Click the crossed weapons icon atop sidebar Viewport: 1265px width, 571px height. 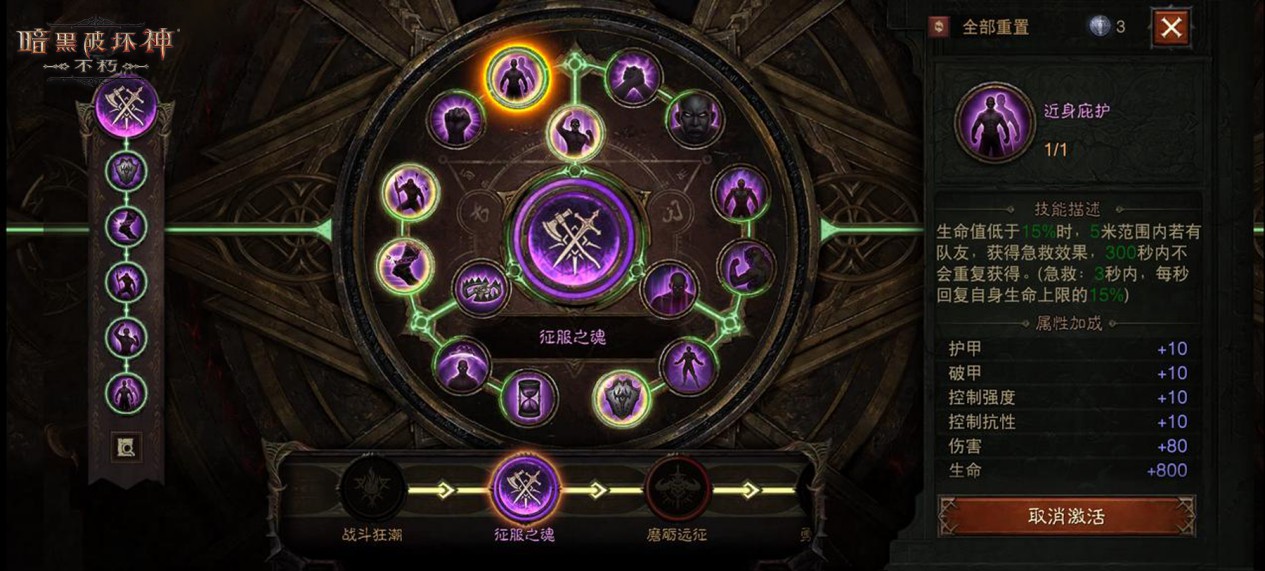coord(126,107)
